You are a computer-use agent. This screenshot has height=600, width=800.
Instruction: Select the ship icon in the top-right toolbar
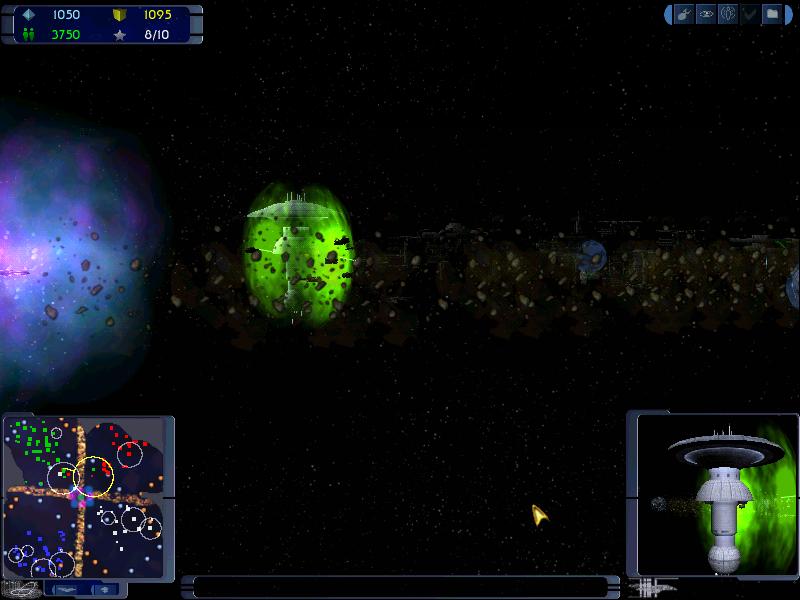pos(684,15)
